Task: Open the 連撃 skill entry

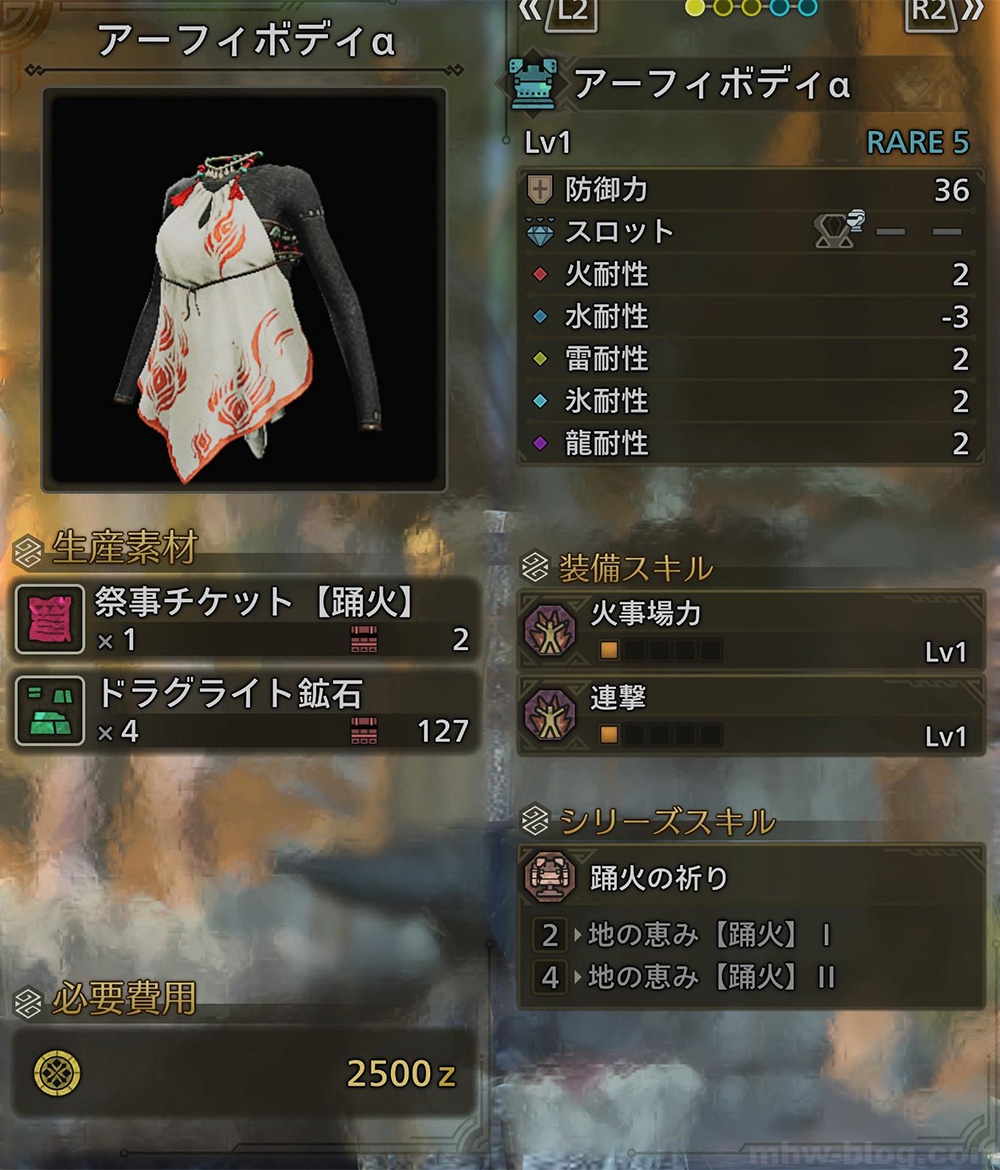Action: [750, 715]
